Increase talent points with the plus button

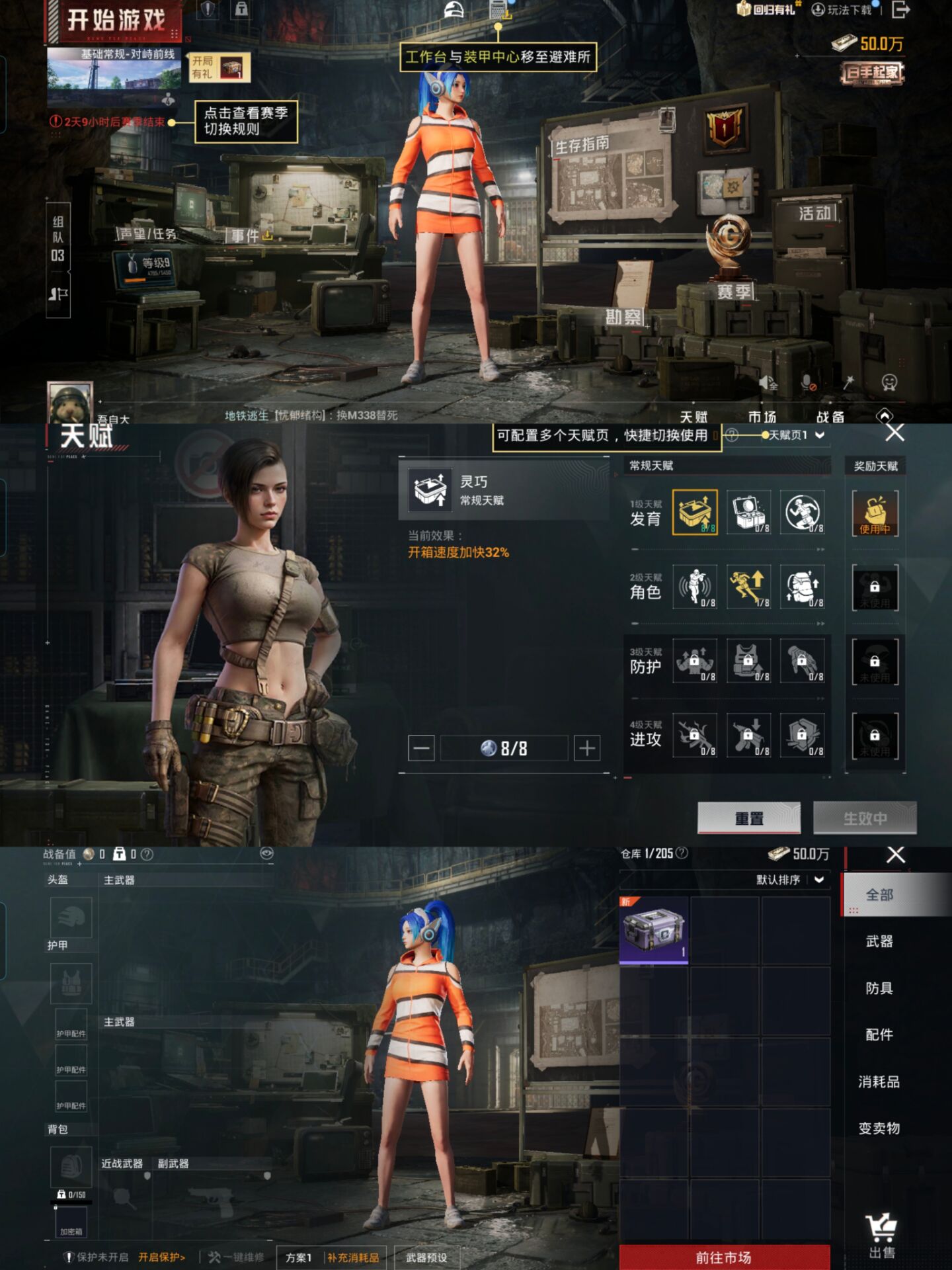586,748
